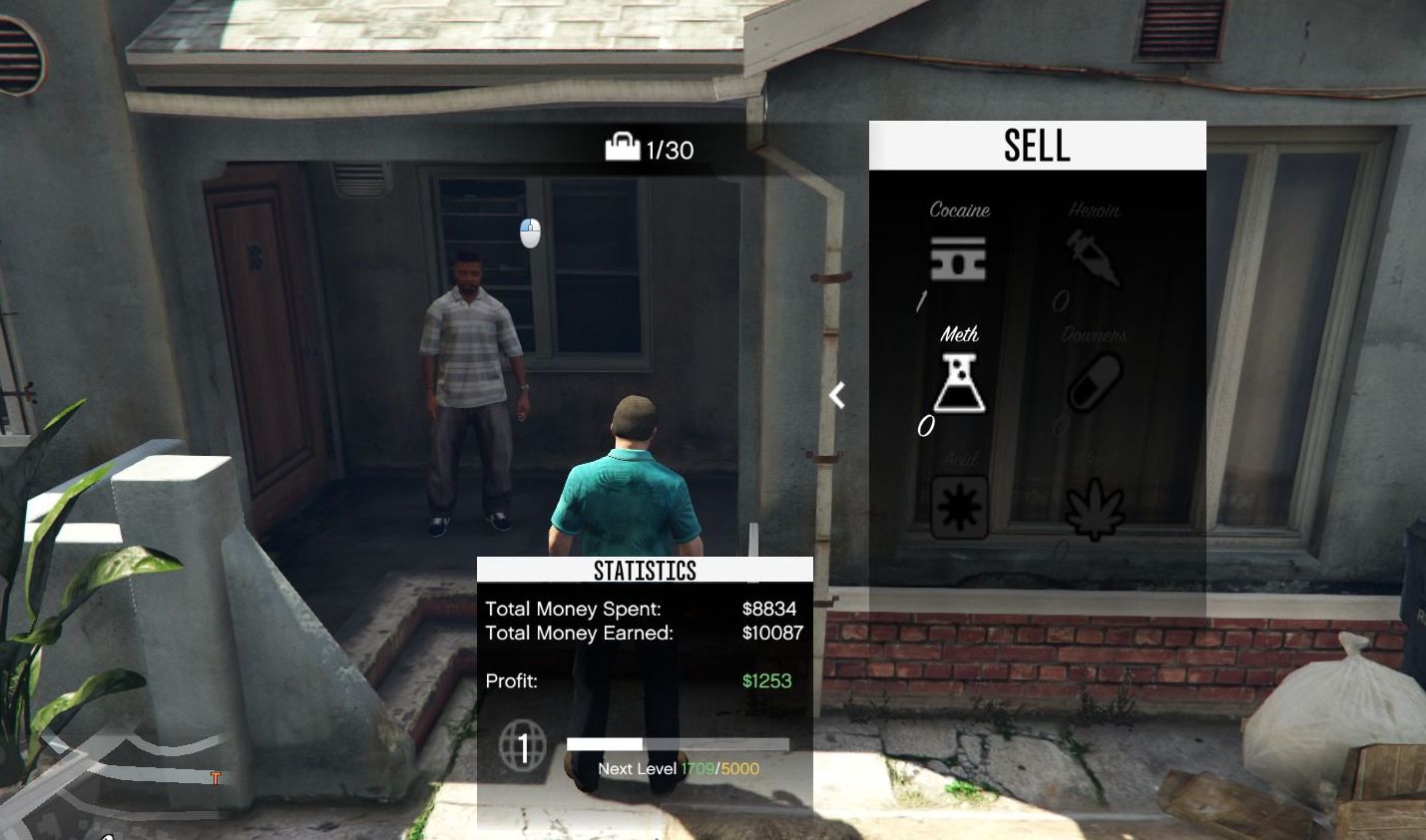Choose the Meth flask icon
Viewport: 1426px width, 840px height.
tap(959, 384)
